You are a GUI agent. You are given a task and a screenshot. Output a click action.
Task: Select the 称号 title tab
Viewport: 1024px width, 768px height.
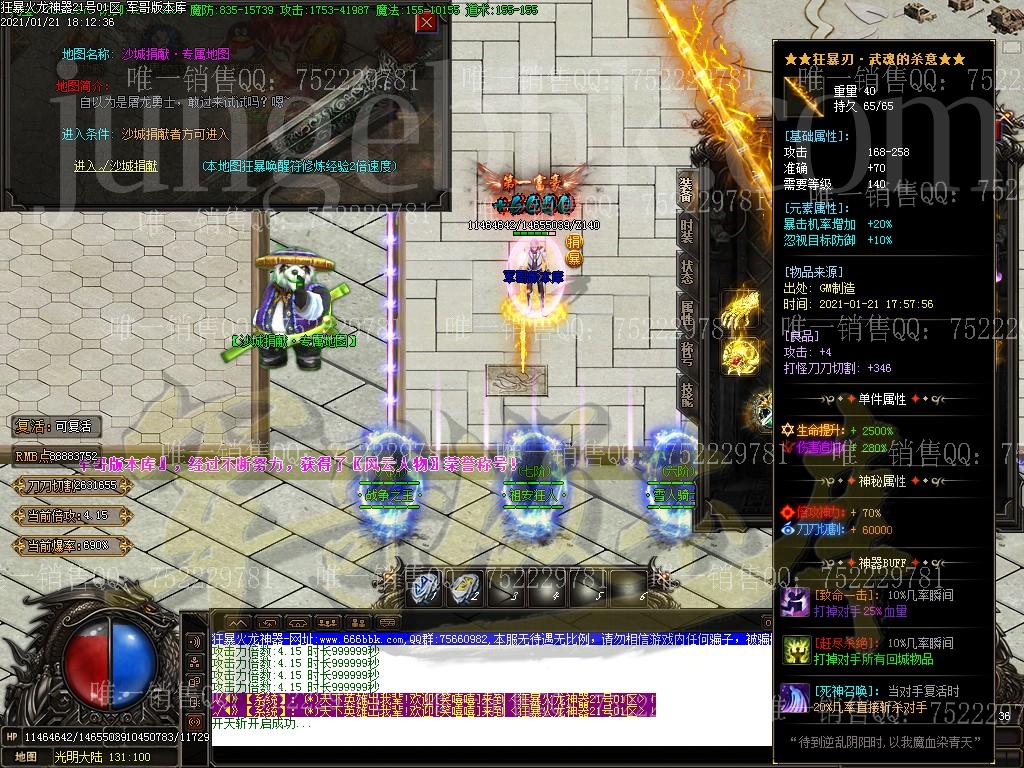(686, 352)
